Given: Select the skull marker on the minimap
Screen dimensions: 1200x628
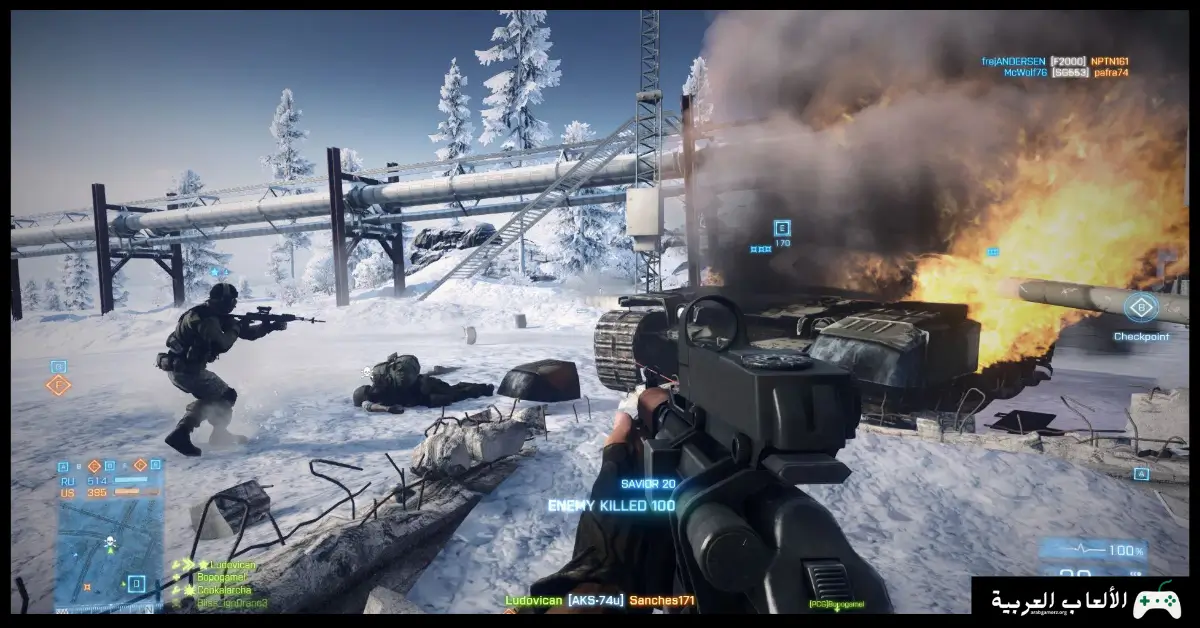Looking at the screenshot, I should [110, 543].
